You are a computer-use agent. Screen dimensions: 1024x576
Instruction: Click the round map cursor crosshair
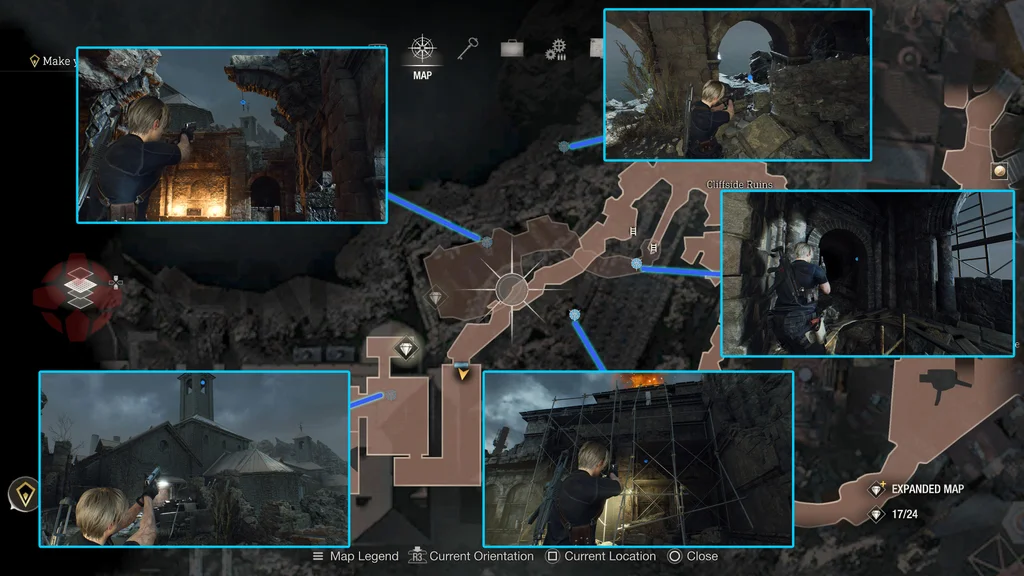click(513, 289)
